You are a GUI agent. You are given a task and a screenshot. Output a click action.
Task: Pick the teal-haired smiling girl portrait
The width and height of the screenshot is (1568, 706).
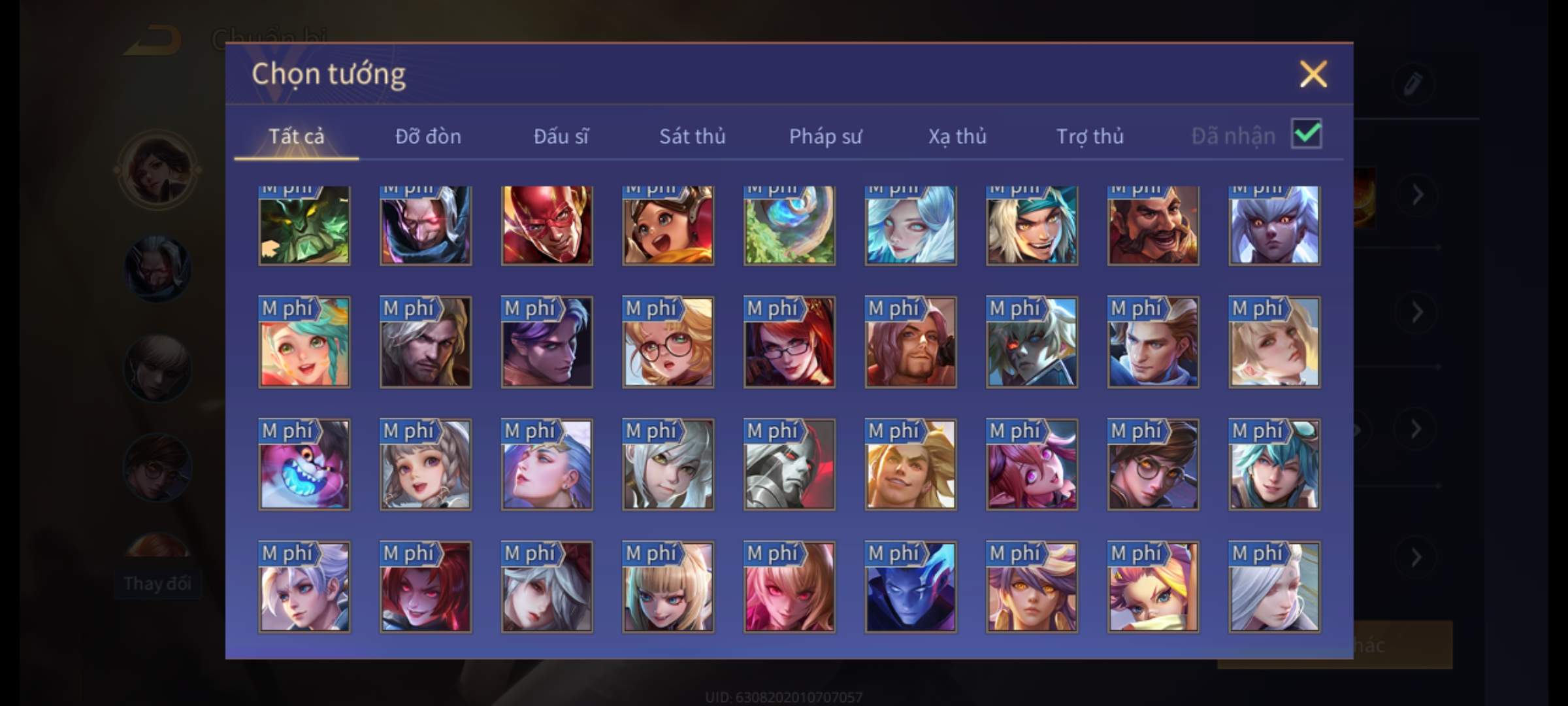[304, 343]
